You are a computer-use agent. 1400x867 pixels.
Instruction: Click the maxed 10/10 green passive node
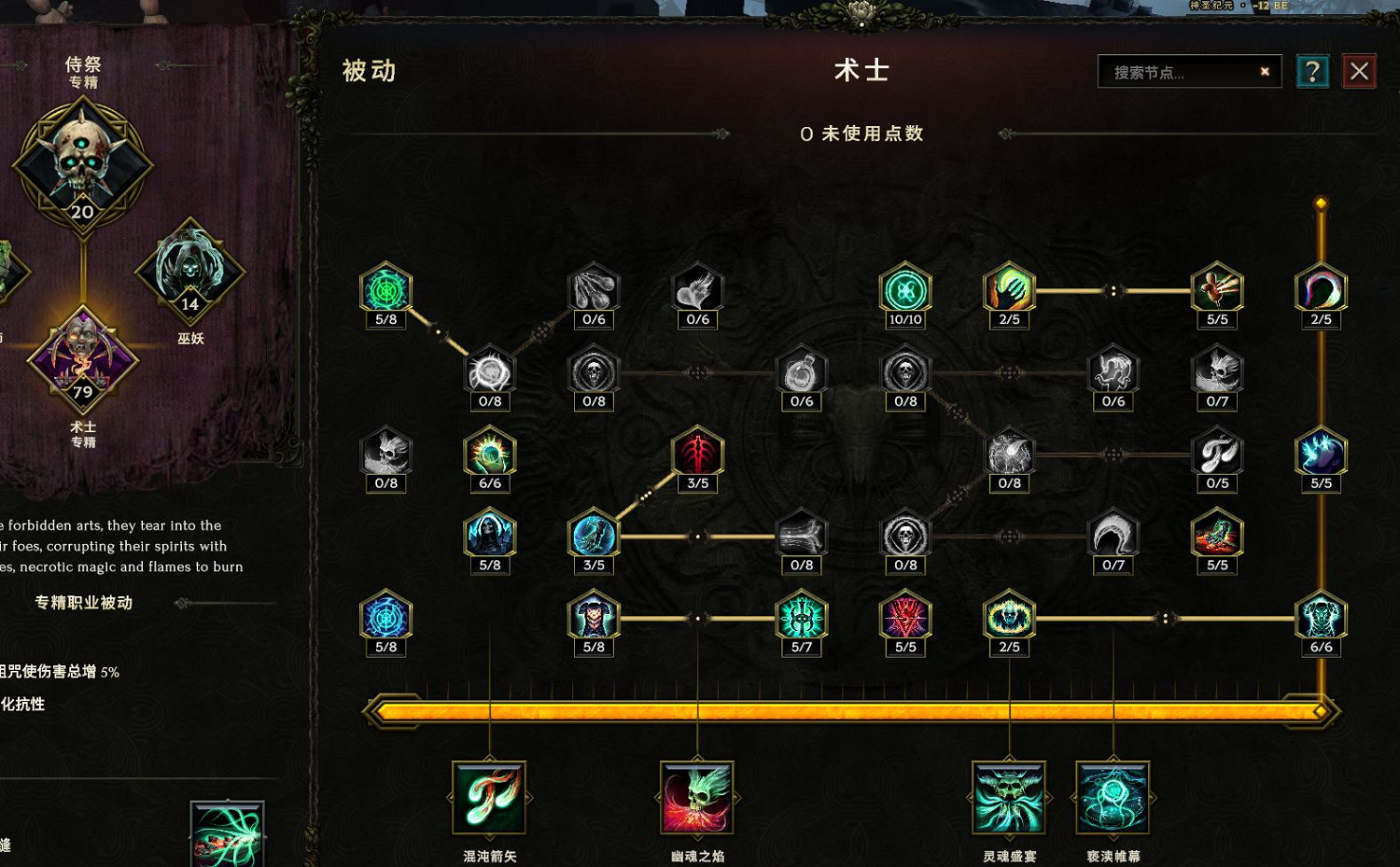(x=903, y=289)
